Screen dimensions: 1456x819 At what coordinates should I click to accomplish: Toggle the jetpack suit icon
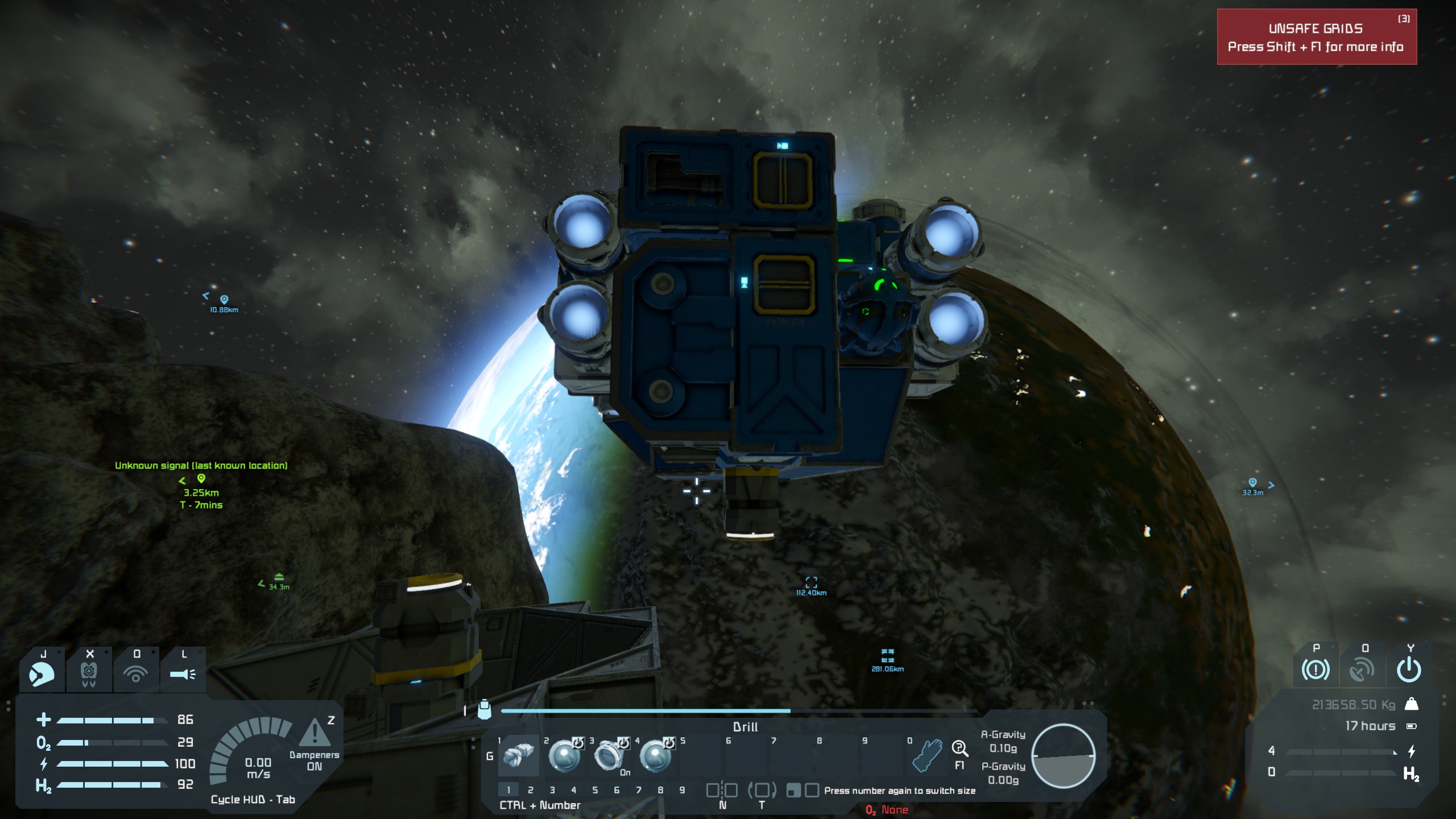[89, 675]
